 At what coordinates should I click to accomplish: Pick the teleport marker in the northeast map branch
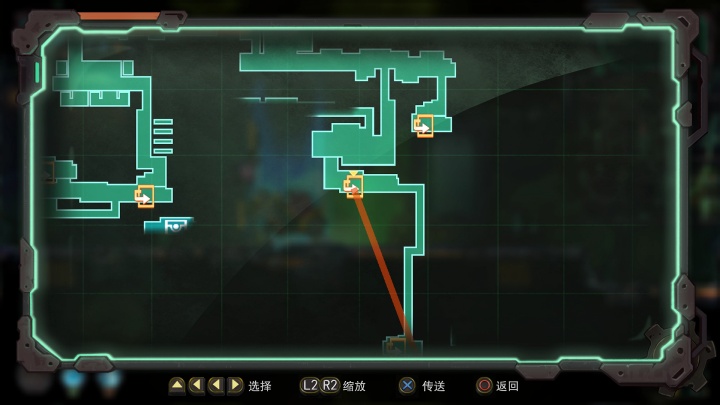pyautogui.click(x=424, y=125)
